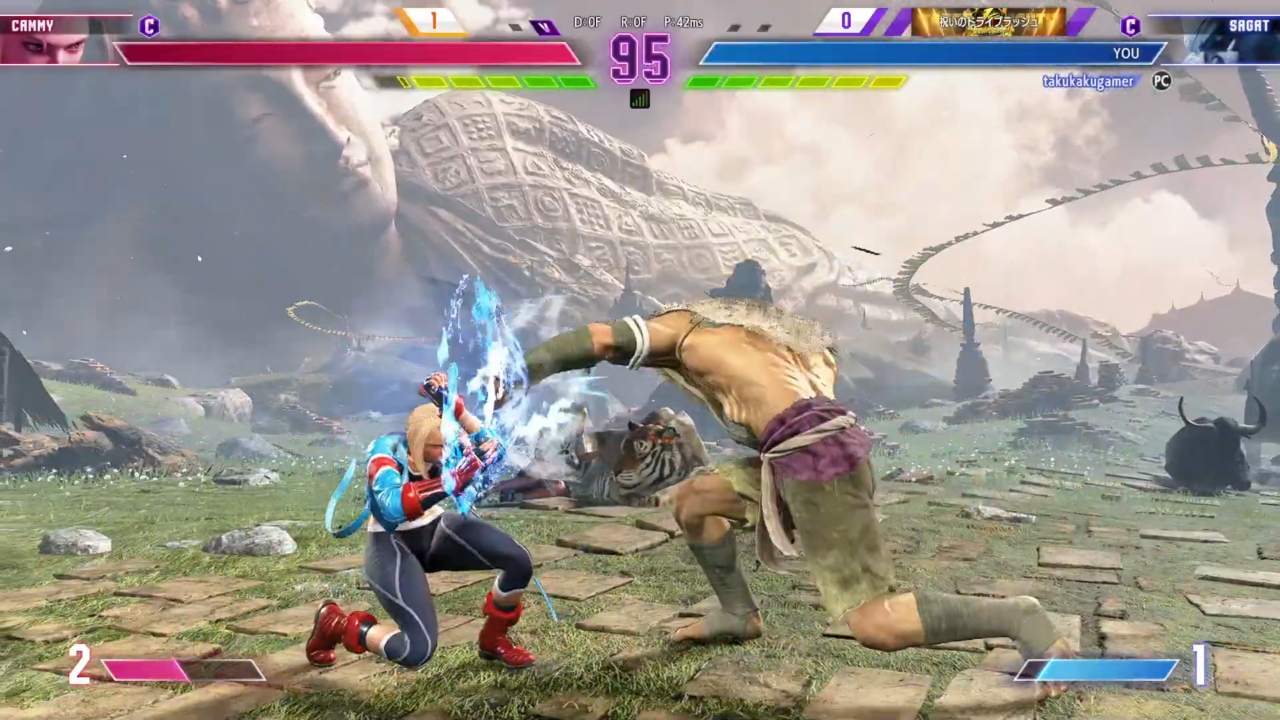Image resolution: width=1280 pixels, height=720 pixels.
Task: Click the purple C badge beside Cammy
Action: pyautogui.click(x=149, y=26)
